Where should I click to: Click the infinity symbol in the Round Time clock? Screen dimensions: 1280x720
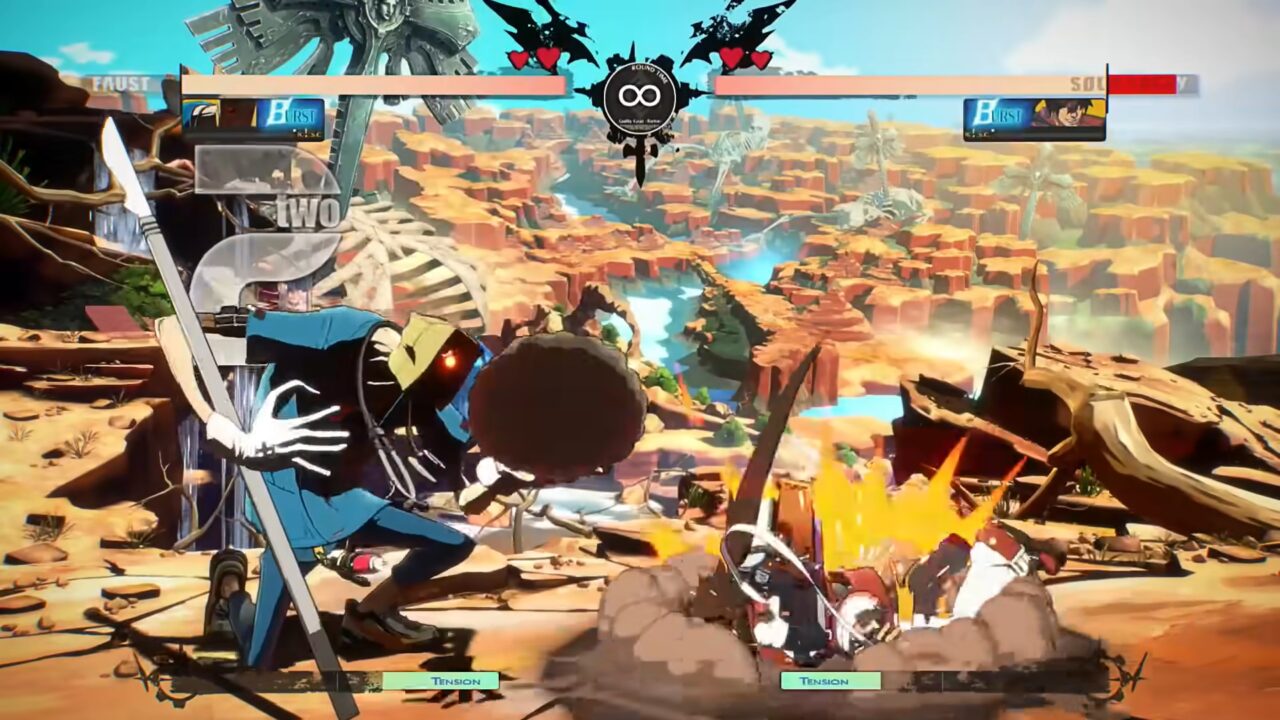[640, 97]
